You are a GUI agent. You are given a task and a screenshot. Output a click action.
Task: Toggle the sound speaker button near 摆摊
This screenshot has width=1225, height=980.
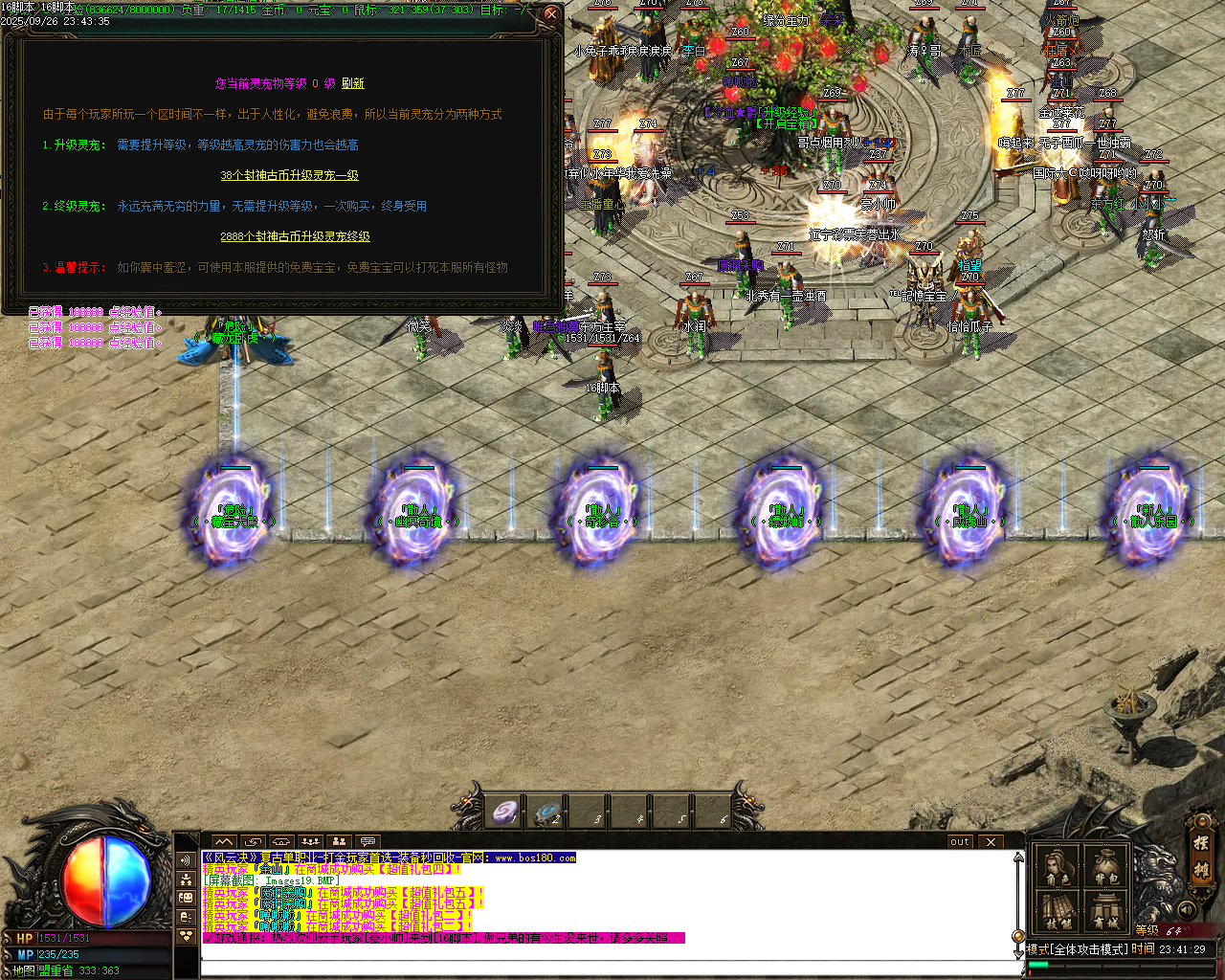pos(1187,909)
